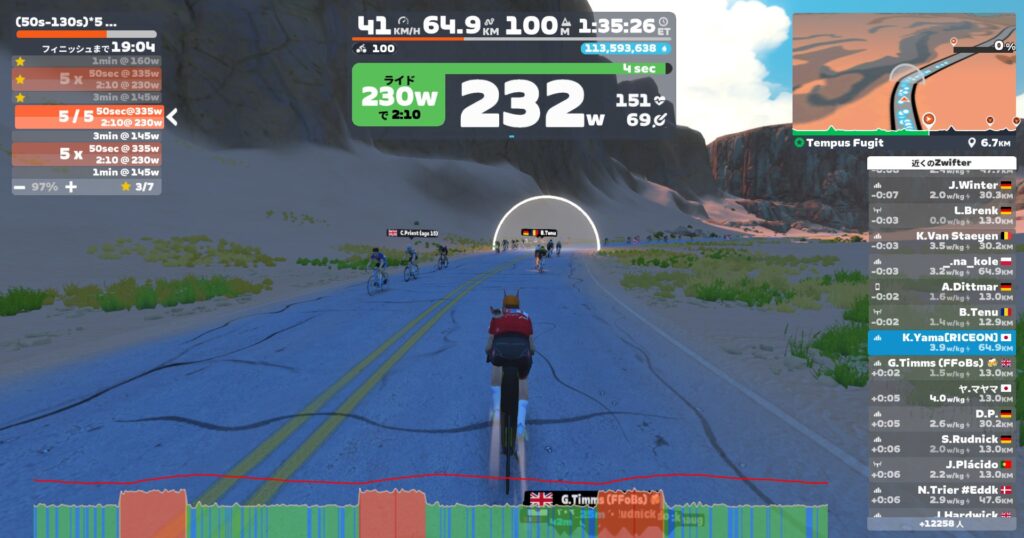Collapse workout panel using the white arrow
This screenshot has width=1024, height=538.
coord(171,117)
